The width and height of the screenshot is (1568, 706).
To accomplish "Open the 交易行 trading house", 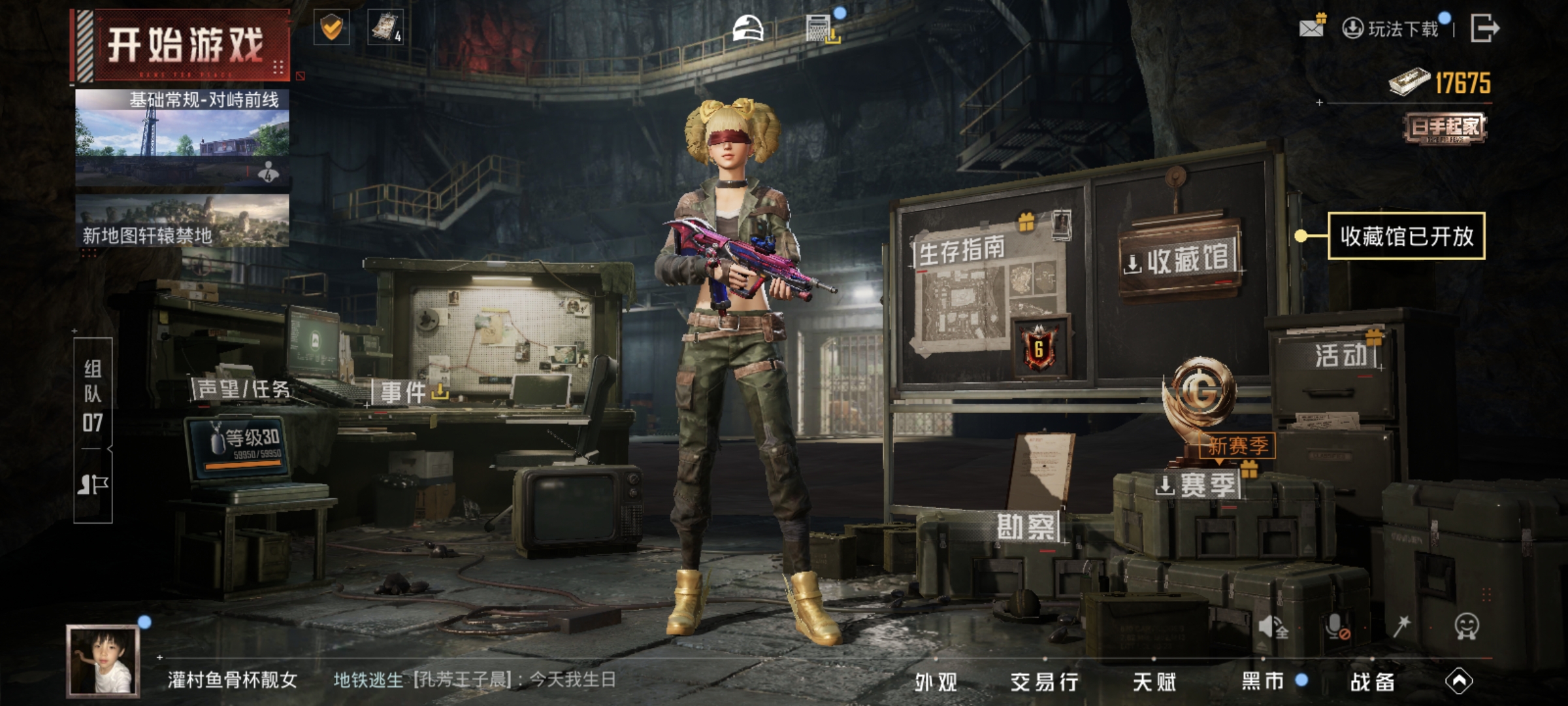I will pos(1045,682).
